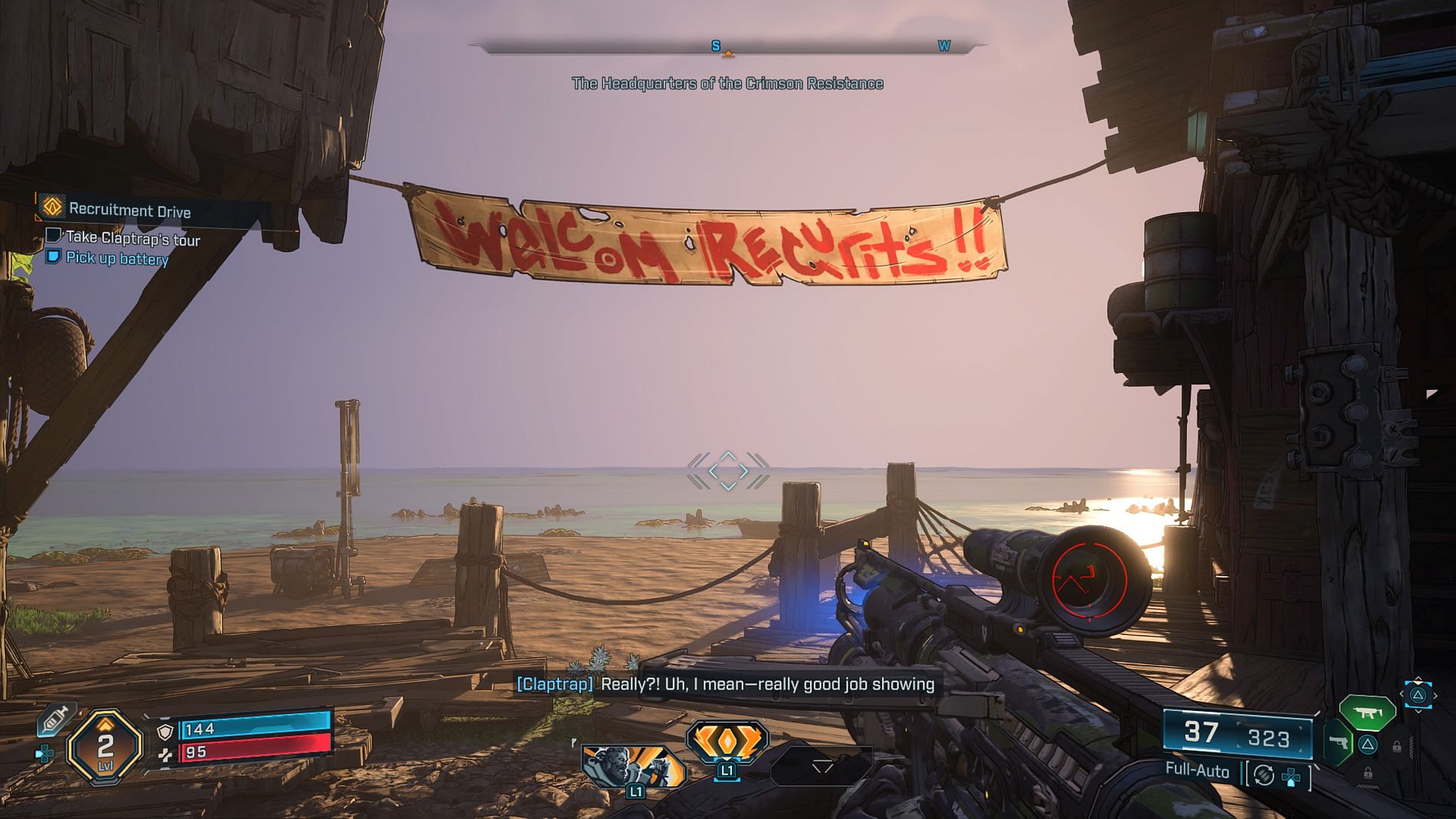Screen dimensions: 1456x819
Task: Switch to the pistol weapon slot
Action: click(x=1338, y=742)
